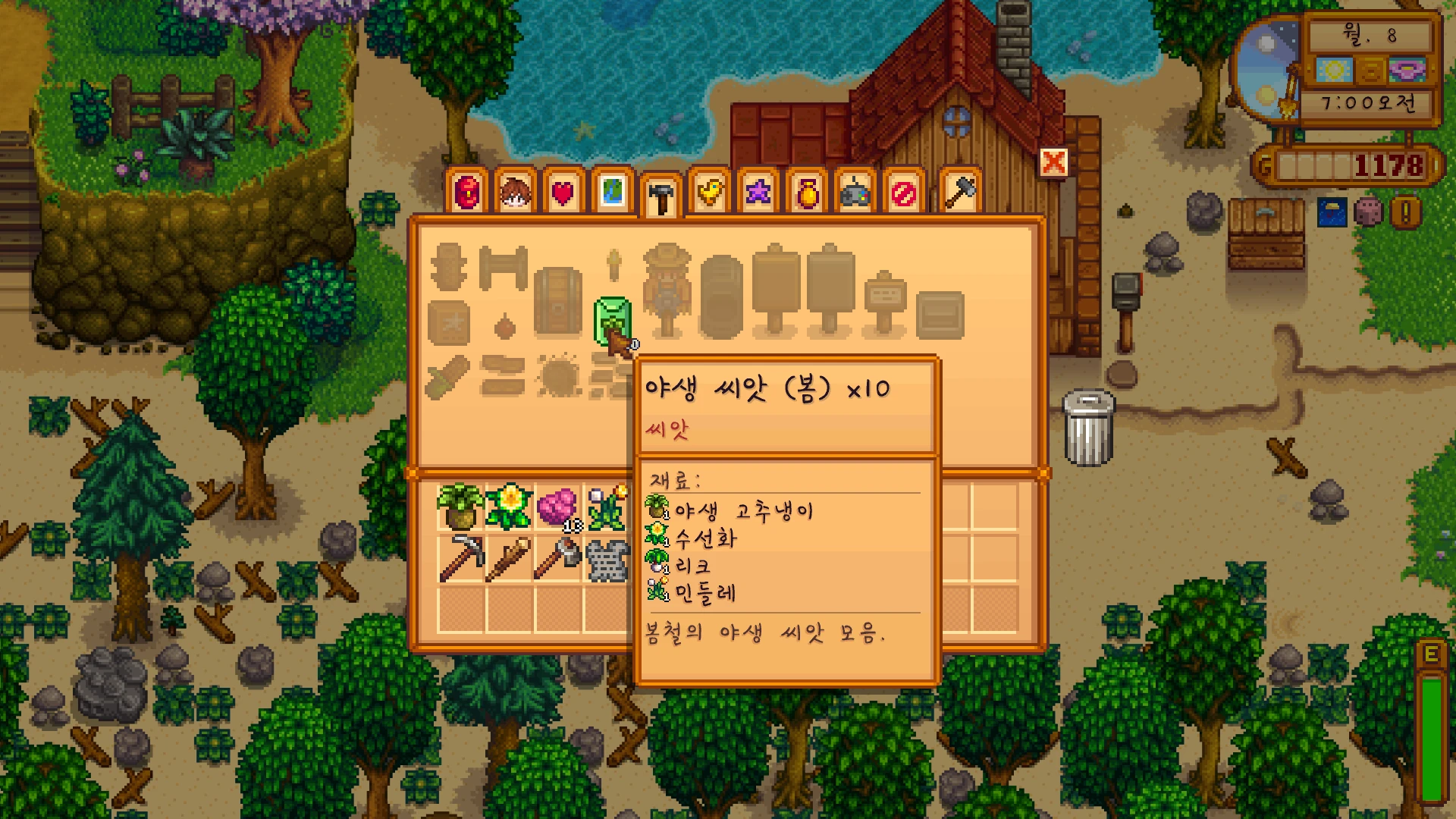Open the sledgehammer tab

click(x=960, y=192)
